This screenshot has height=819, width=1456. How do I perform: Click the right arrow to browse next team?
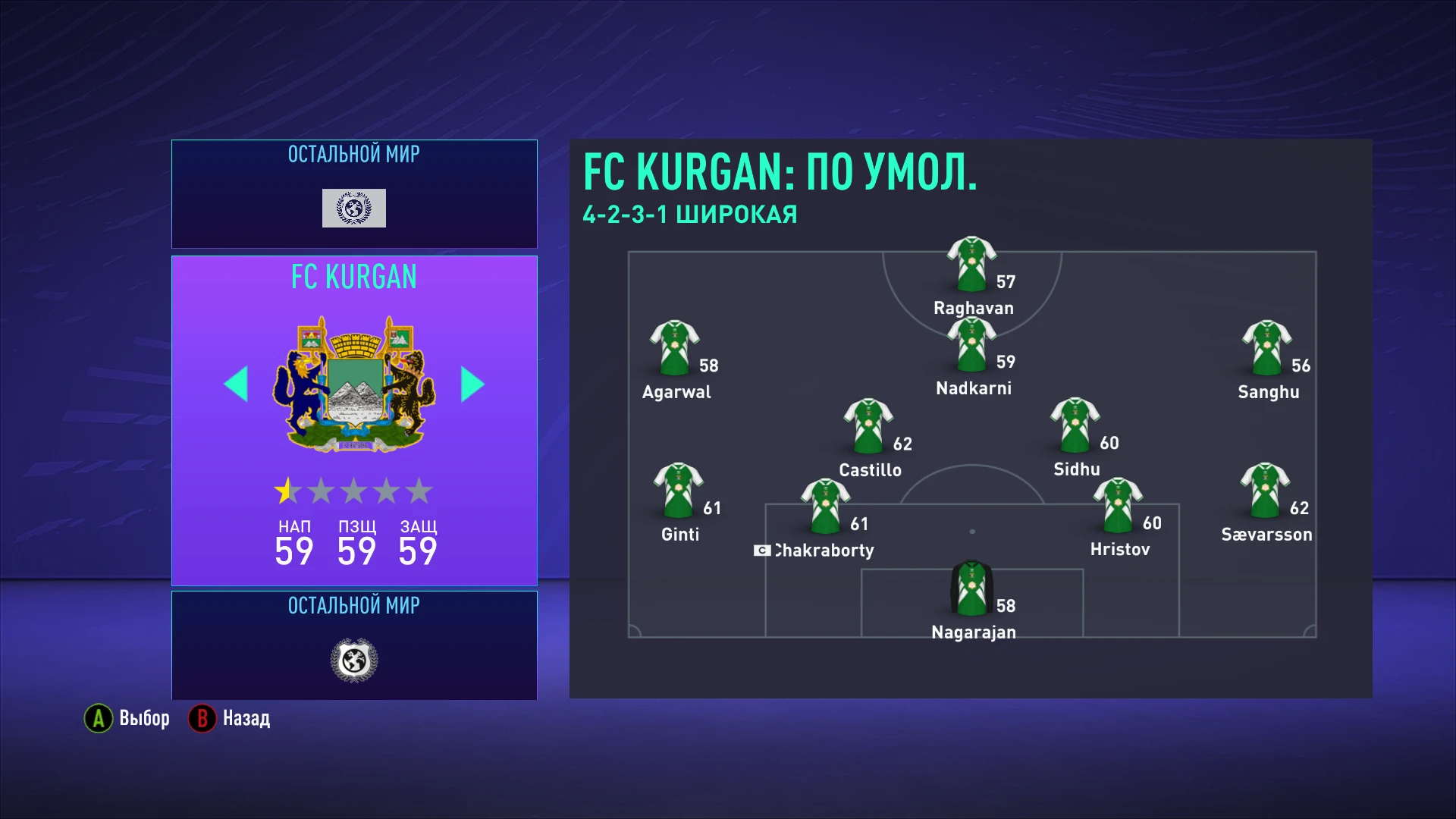(x=471, y=384)
